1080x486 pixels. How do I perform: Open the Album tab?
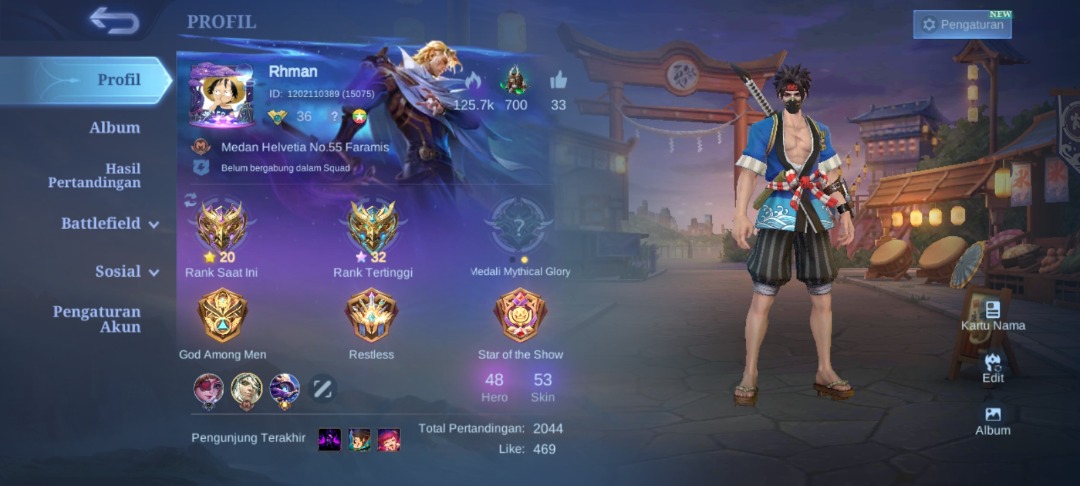tap(114, 128)
